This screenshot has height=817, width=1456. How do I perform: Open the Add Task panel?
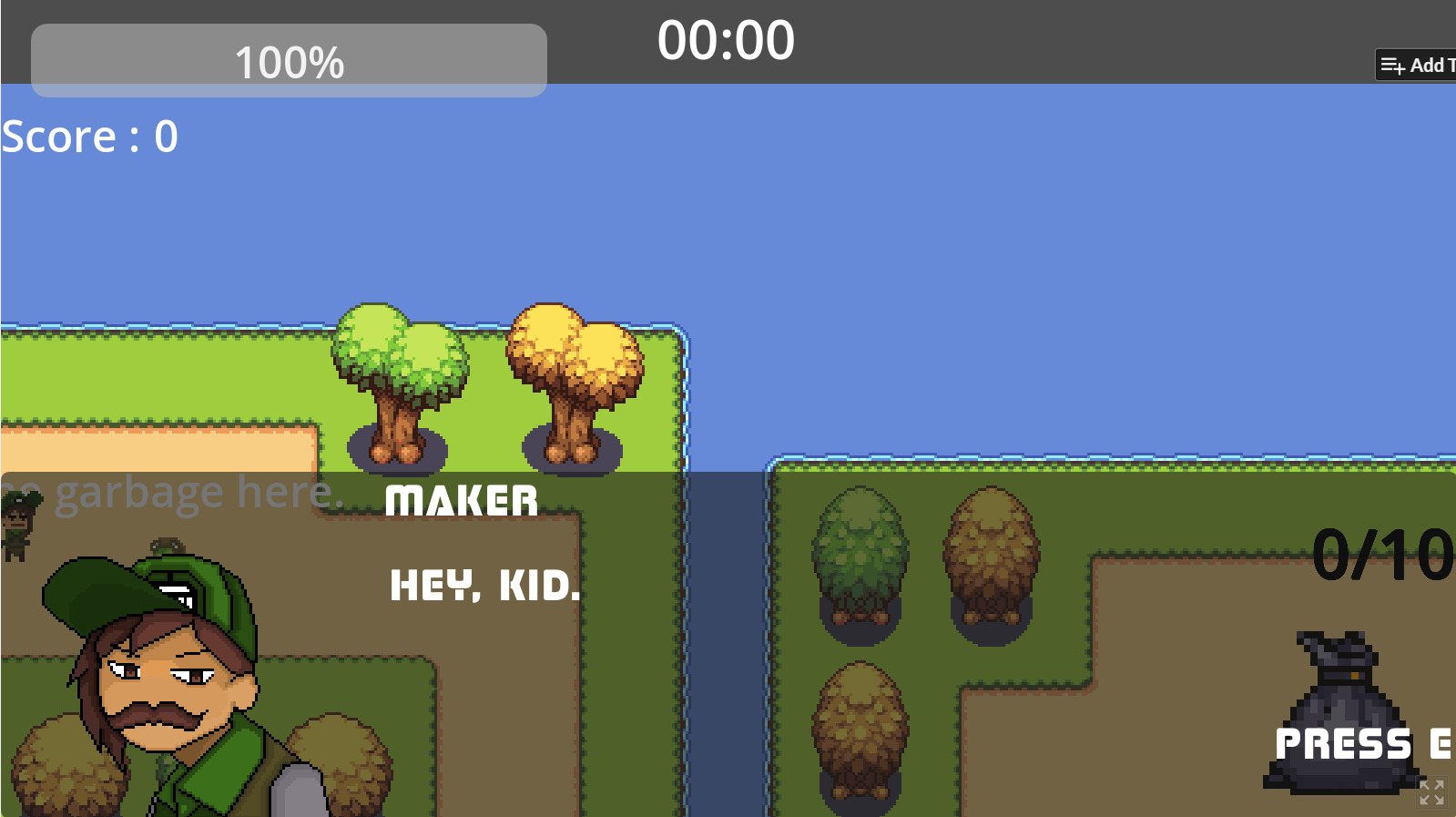point(1420,65)
